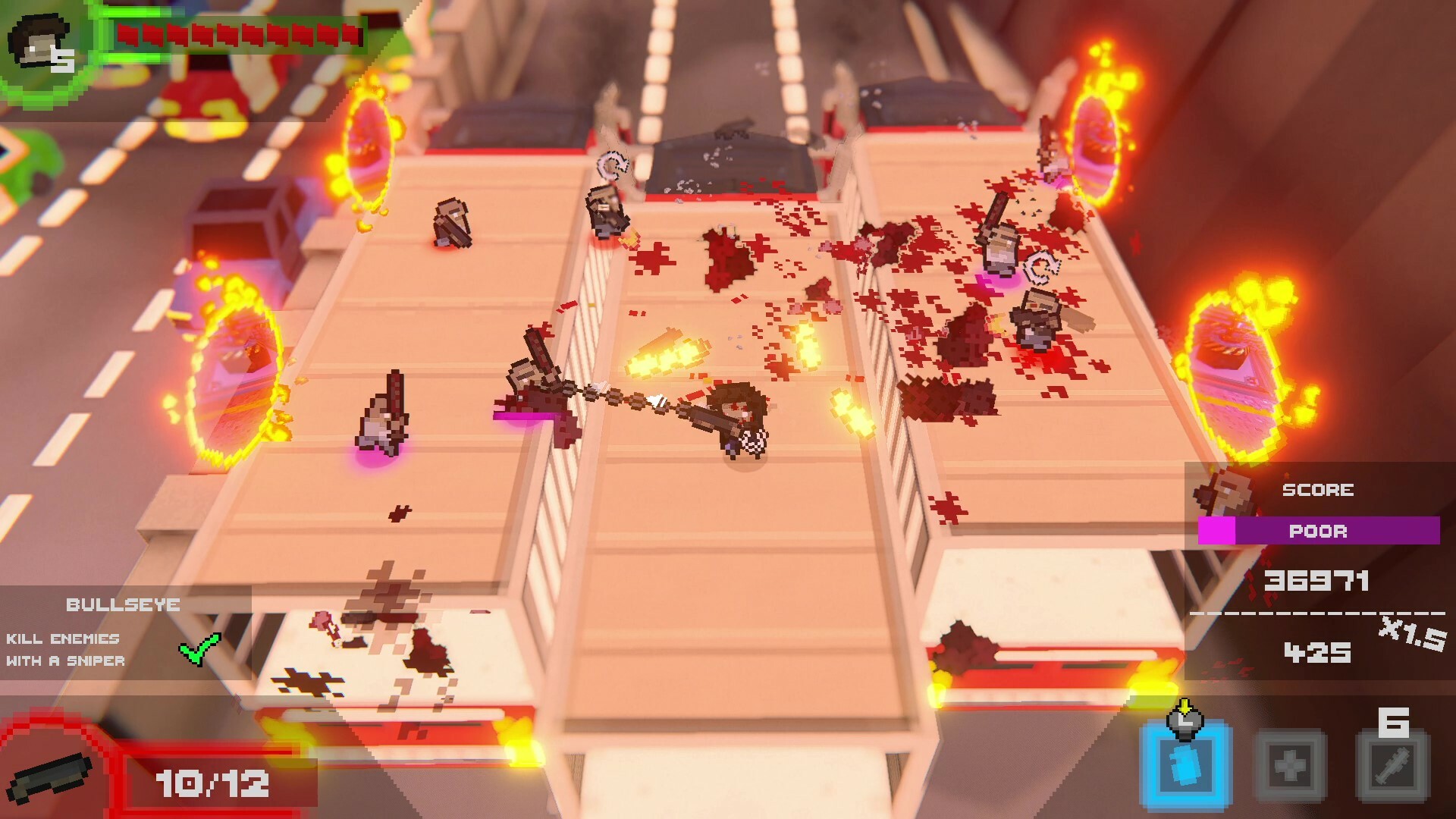
Task: Toggle the green checkmark on the Bullseye challenge
Action: coord(199,648)
